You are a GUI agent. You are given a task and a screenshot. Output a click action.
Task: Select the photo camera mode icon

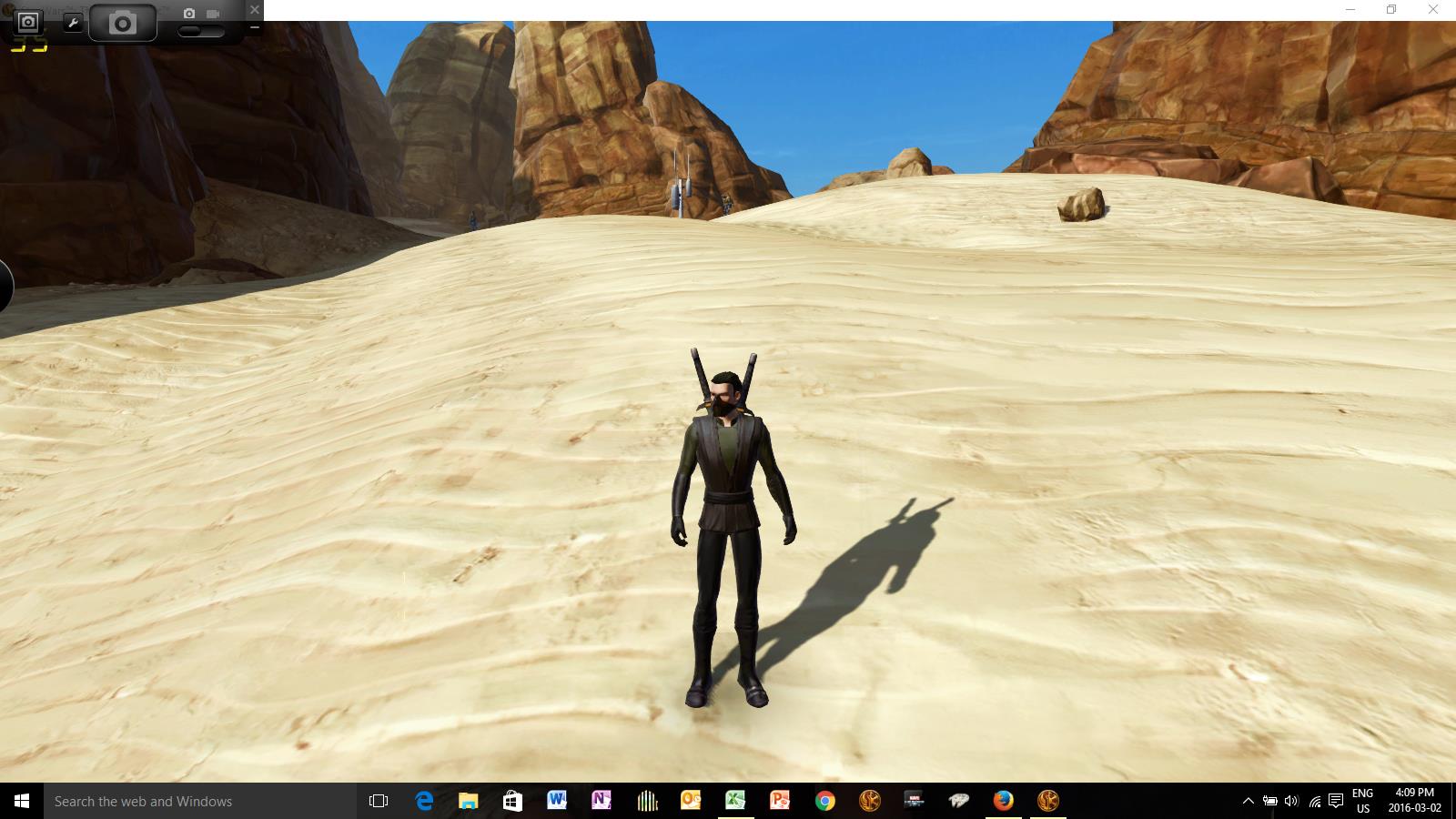click(x=188, y=13)
